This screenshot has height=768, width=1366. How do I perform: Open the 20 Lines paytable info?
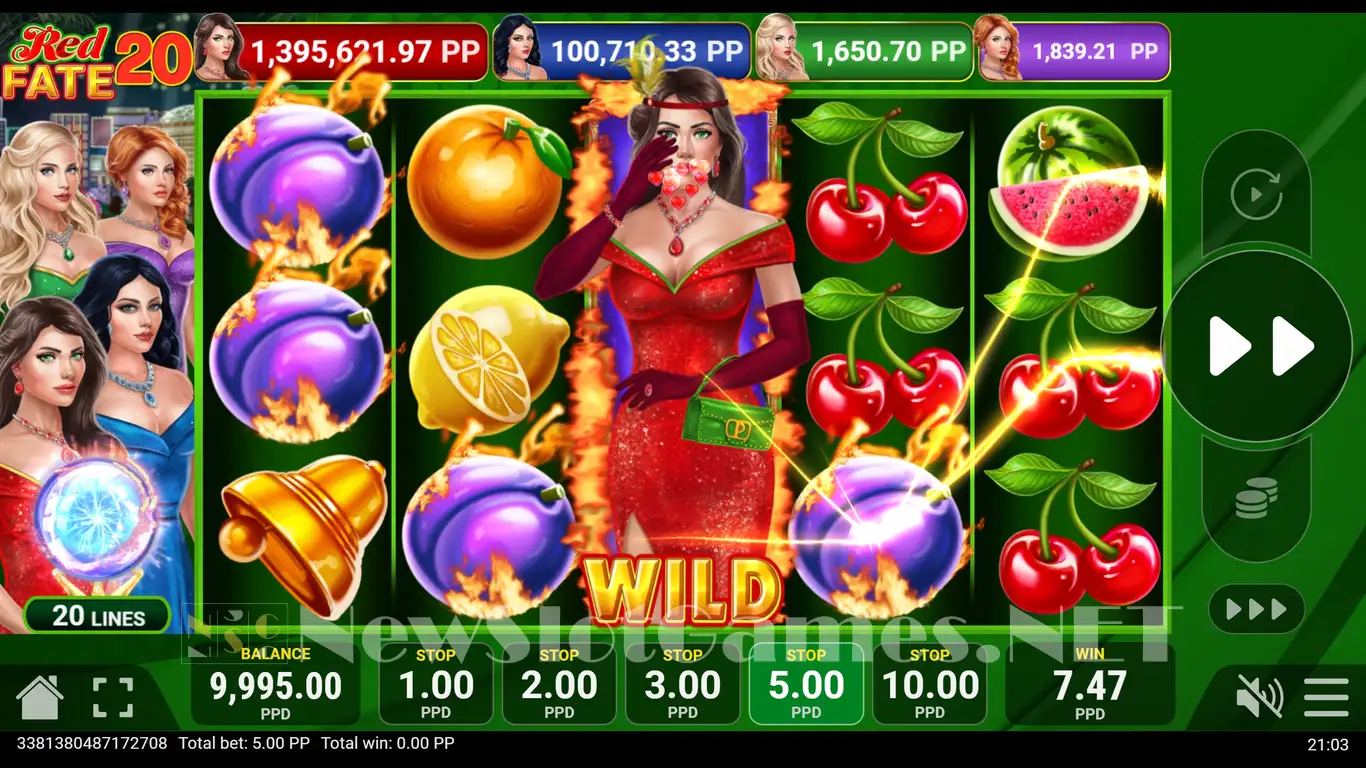[98, 615]
